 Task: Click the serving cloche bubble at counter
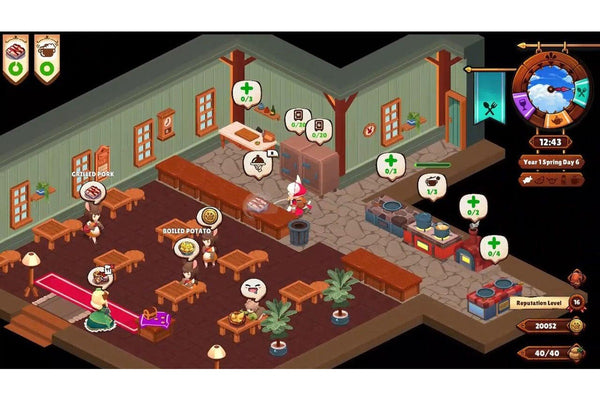click(x=257, y=162)
